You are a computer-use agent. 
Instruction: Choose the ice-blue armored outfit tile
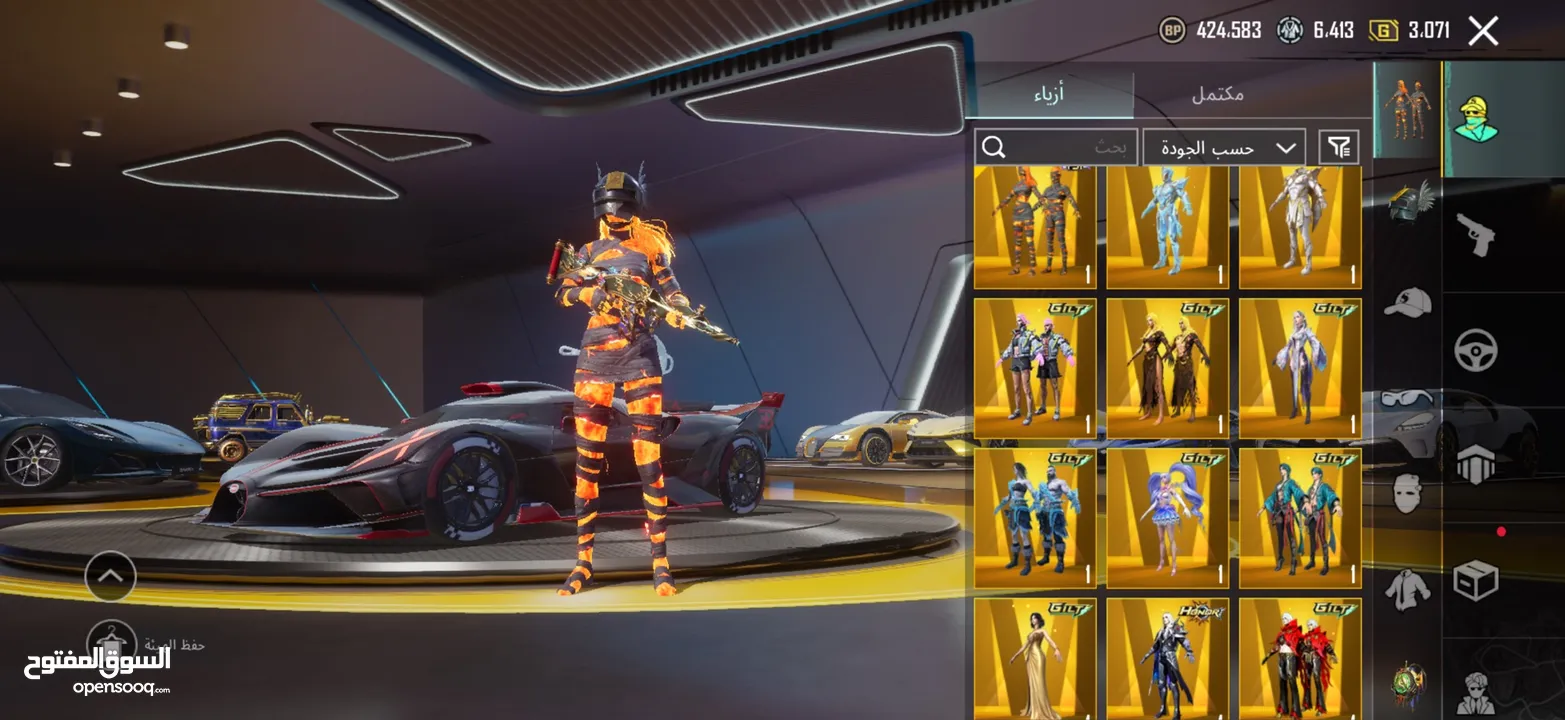(1167, 227)
